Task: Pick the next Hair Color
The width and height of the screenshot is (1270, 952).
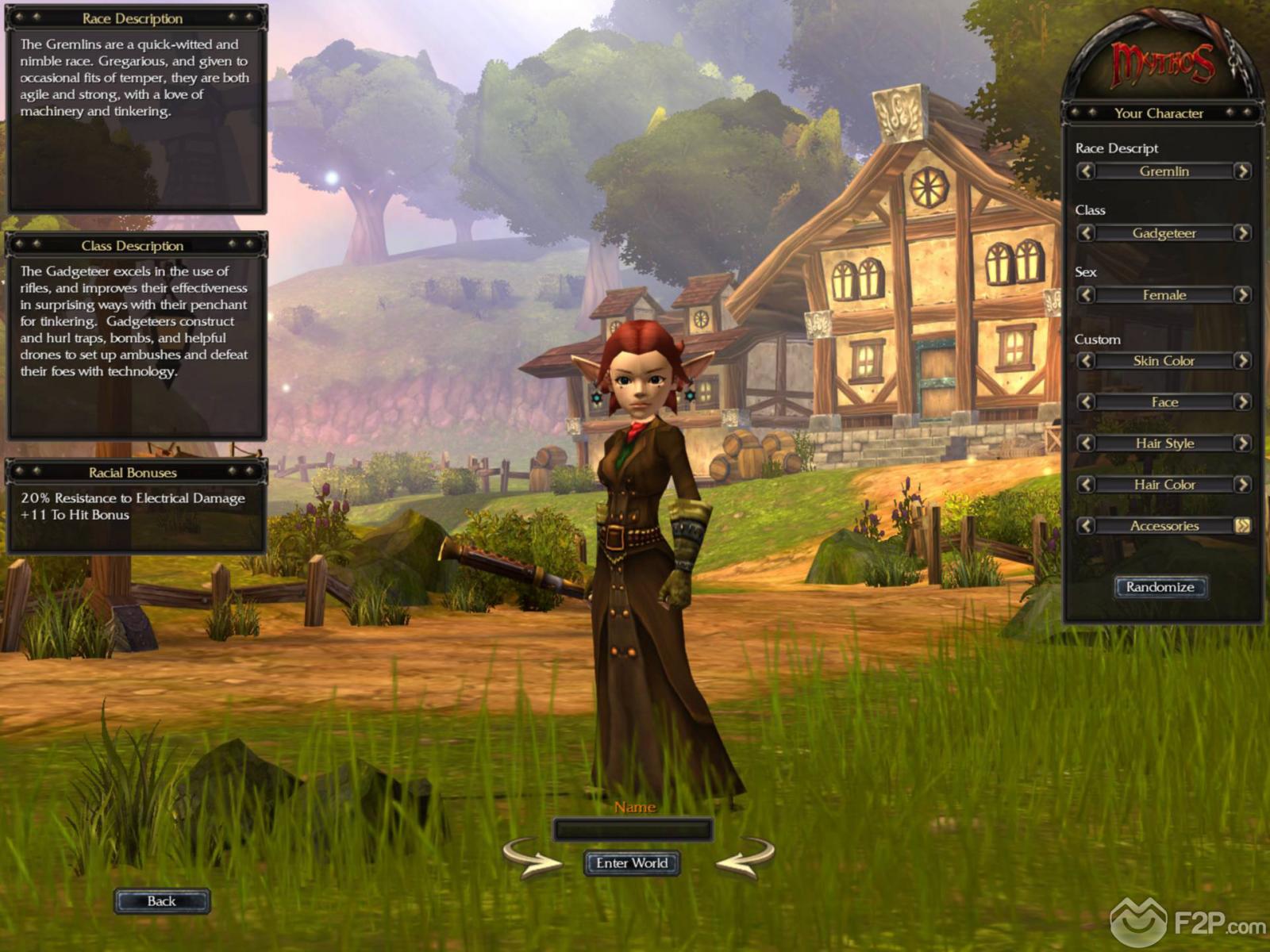Action: (1242, 485)
